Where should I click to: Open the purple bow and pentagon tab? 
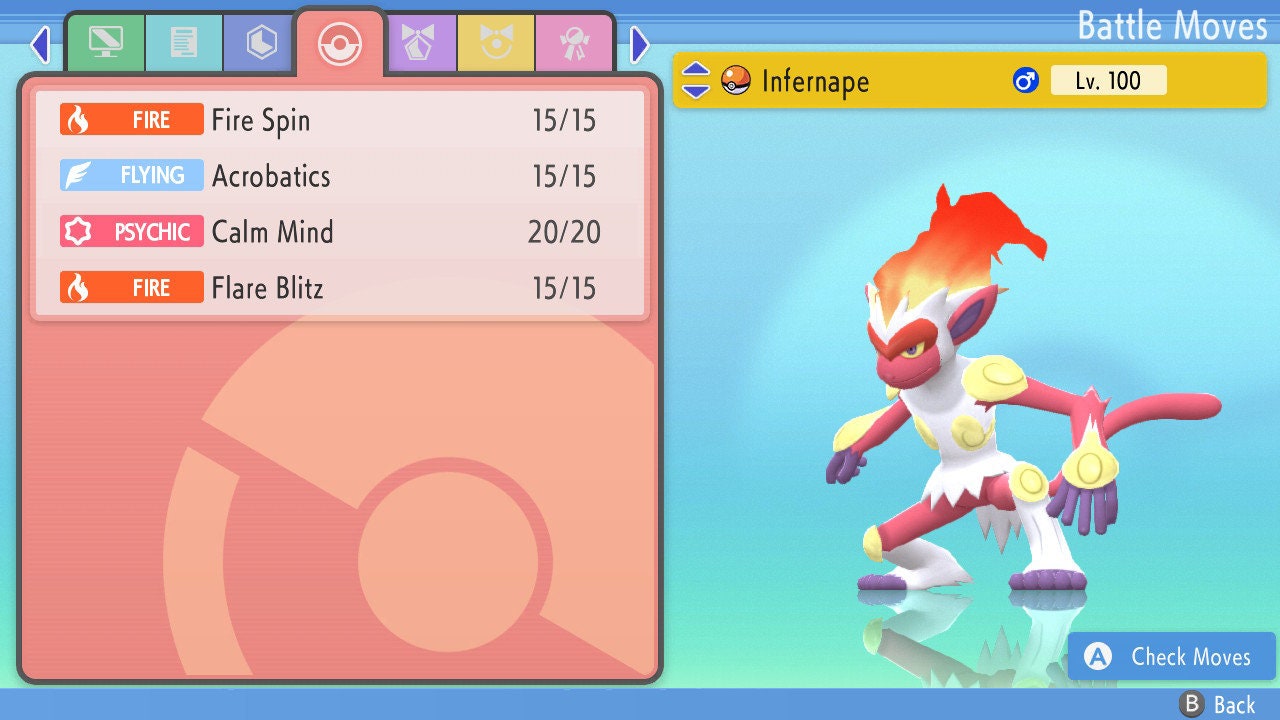[418, 43]
